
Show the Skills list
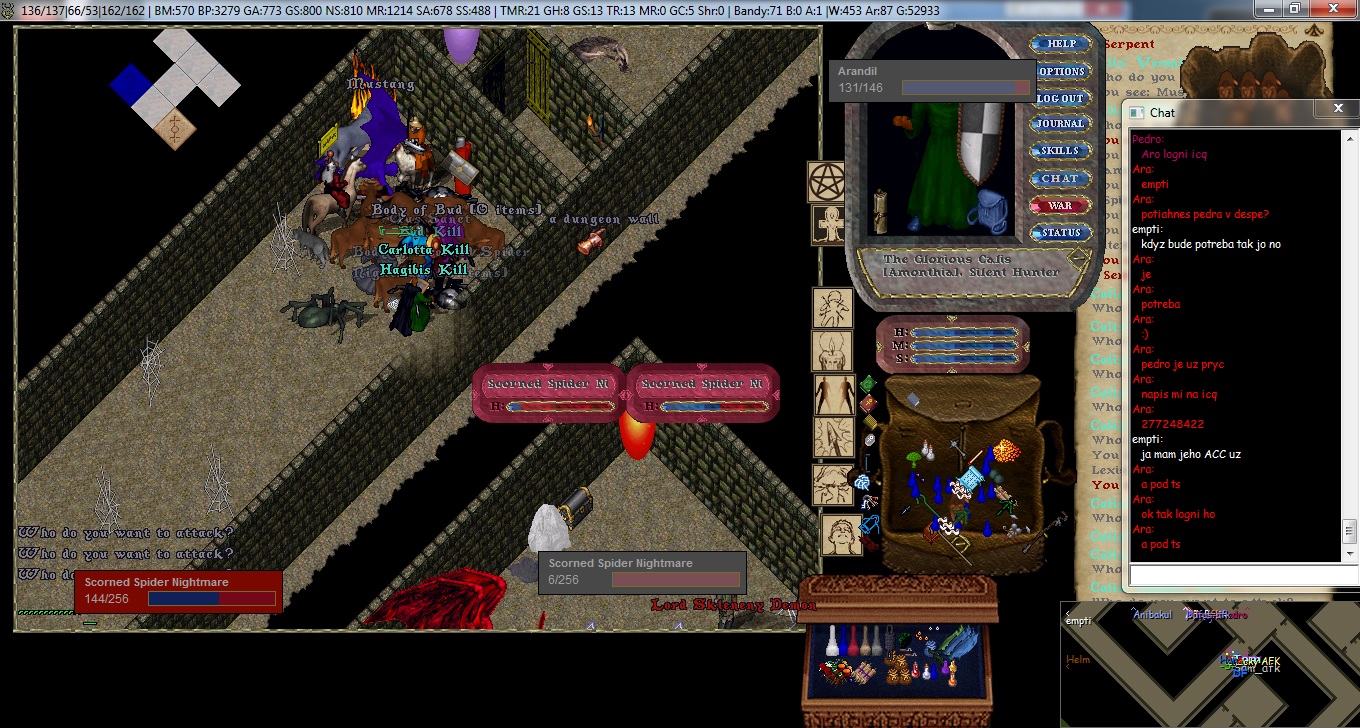(1060, 151)
